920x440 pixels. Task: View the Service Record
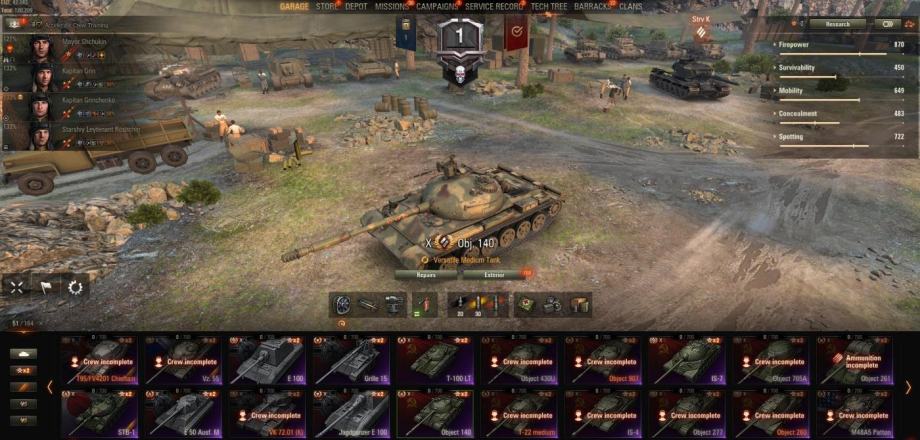(495, 6)
